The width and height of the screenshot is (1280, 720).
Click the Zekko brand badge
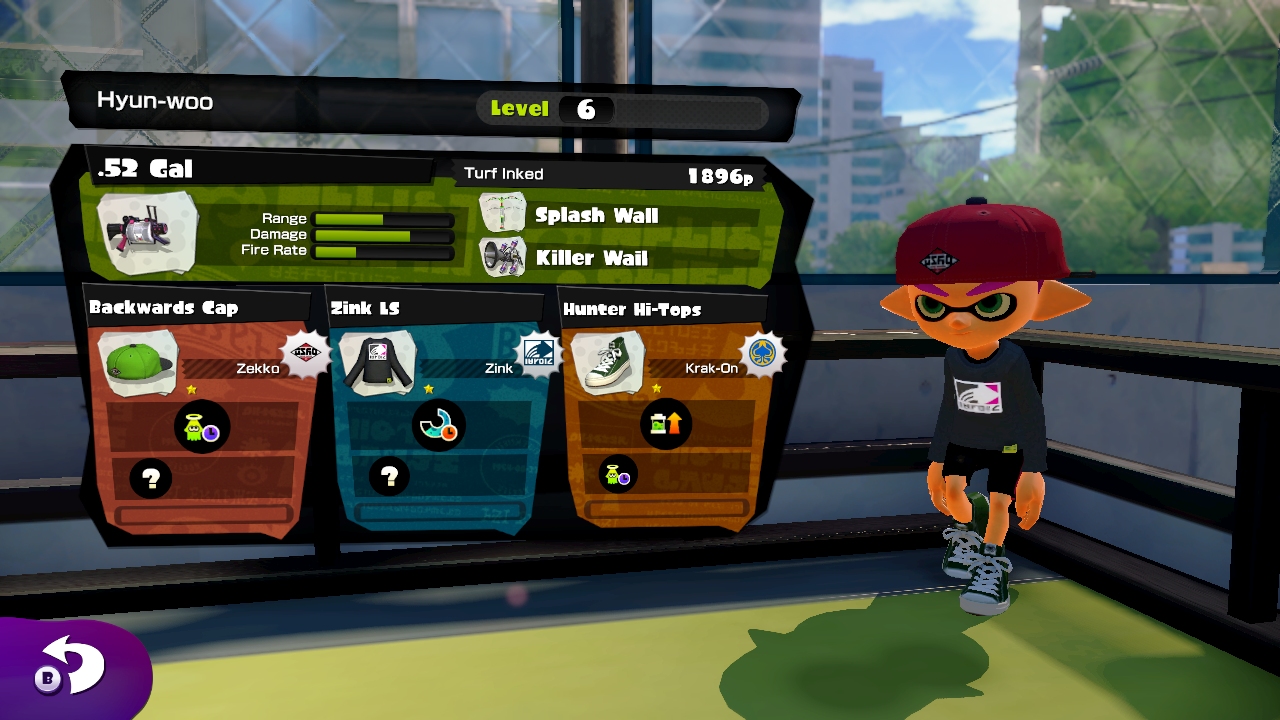point(305,353)
